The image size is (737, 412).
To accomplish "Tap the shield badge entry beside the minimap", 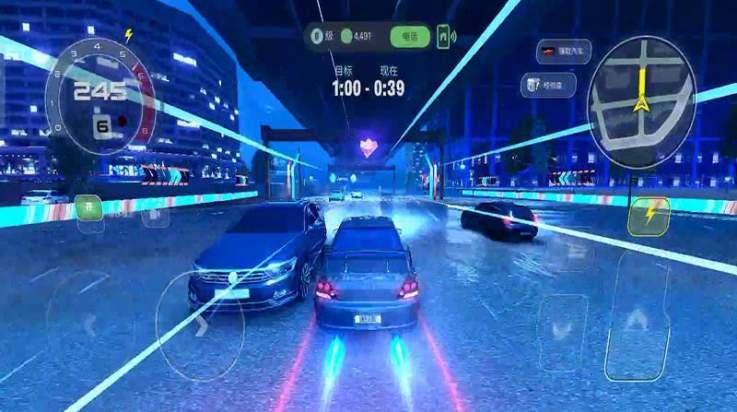I will coord(545,85).
